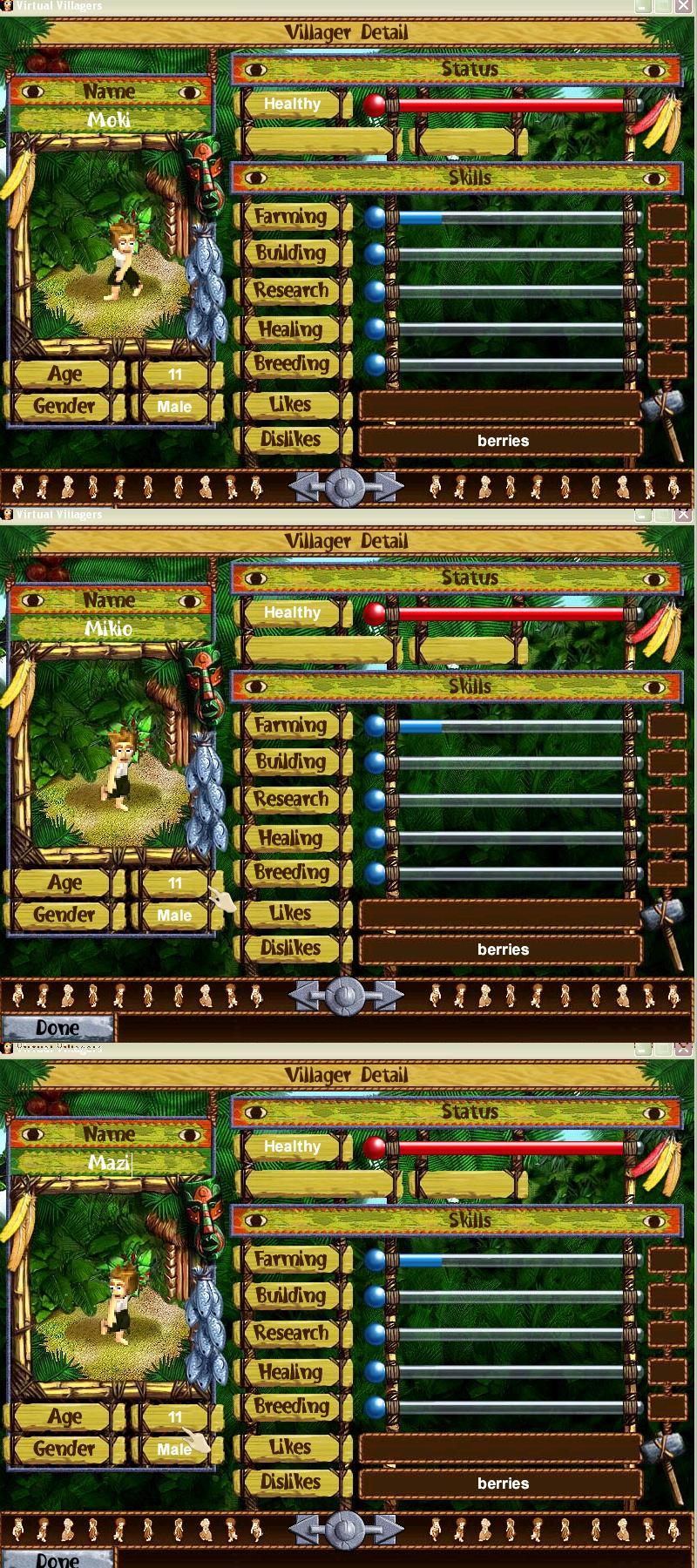697x1568 pixels.
Task: Tick the Farming skill checkbox on Moki's panel
Action: click(667, 217)
